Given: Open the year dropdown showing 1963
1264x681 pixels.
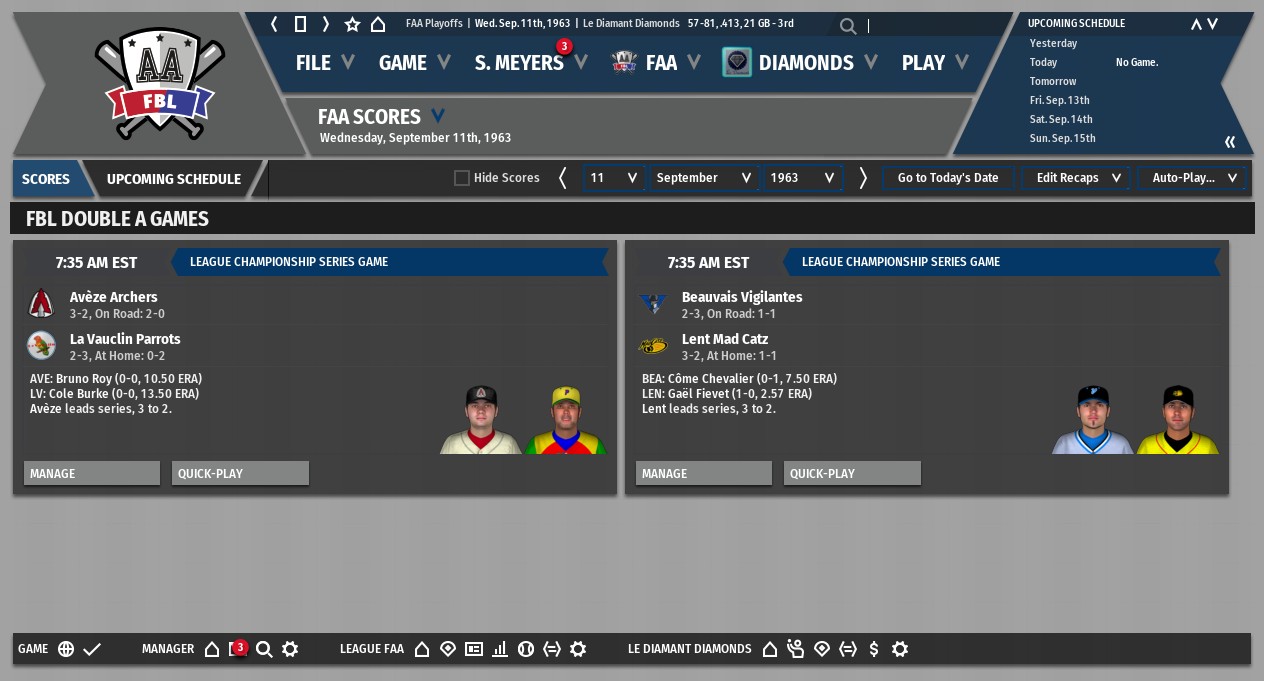Looking at the screenshot, I should 802,178.
